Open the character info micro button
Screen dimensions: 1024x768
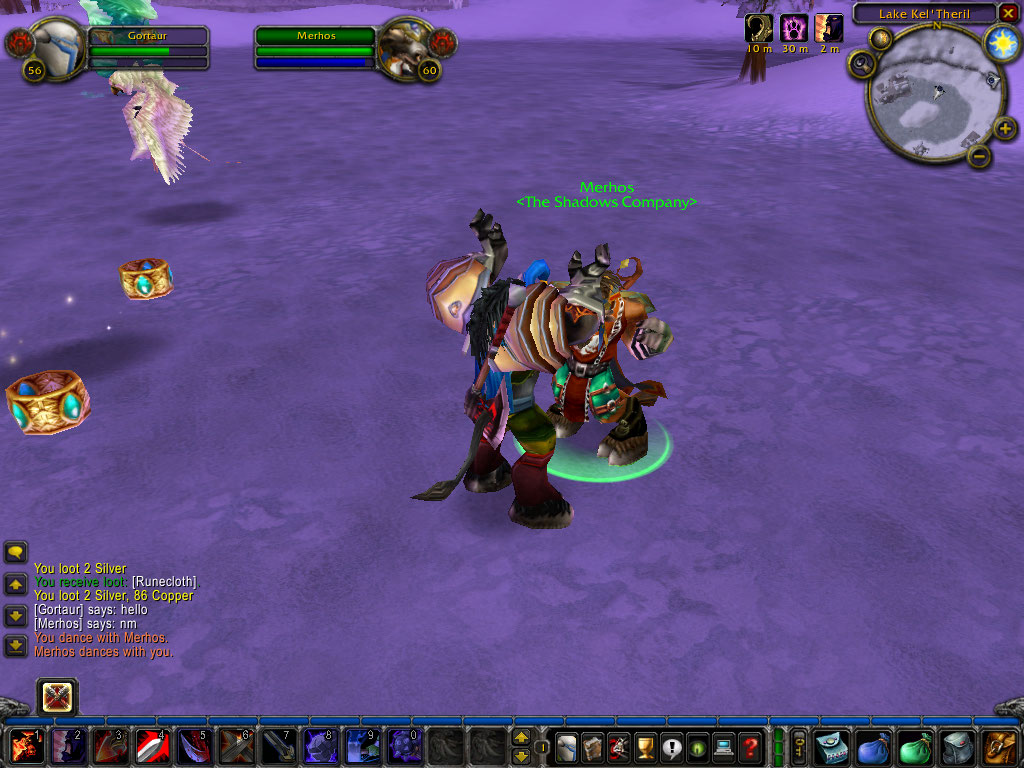pos(567,746)
